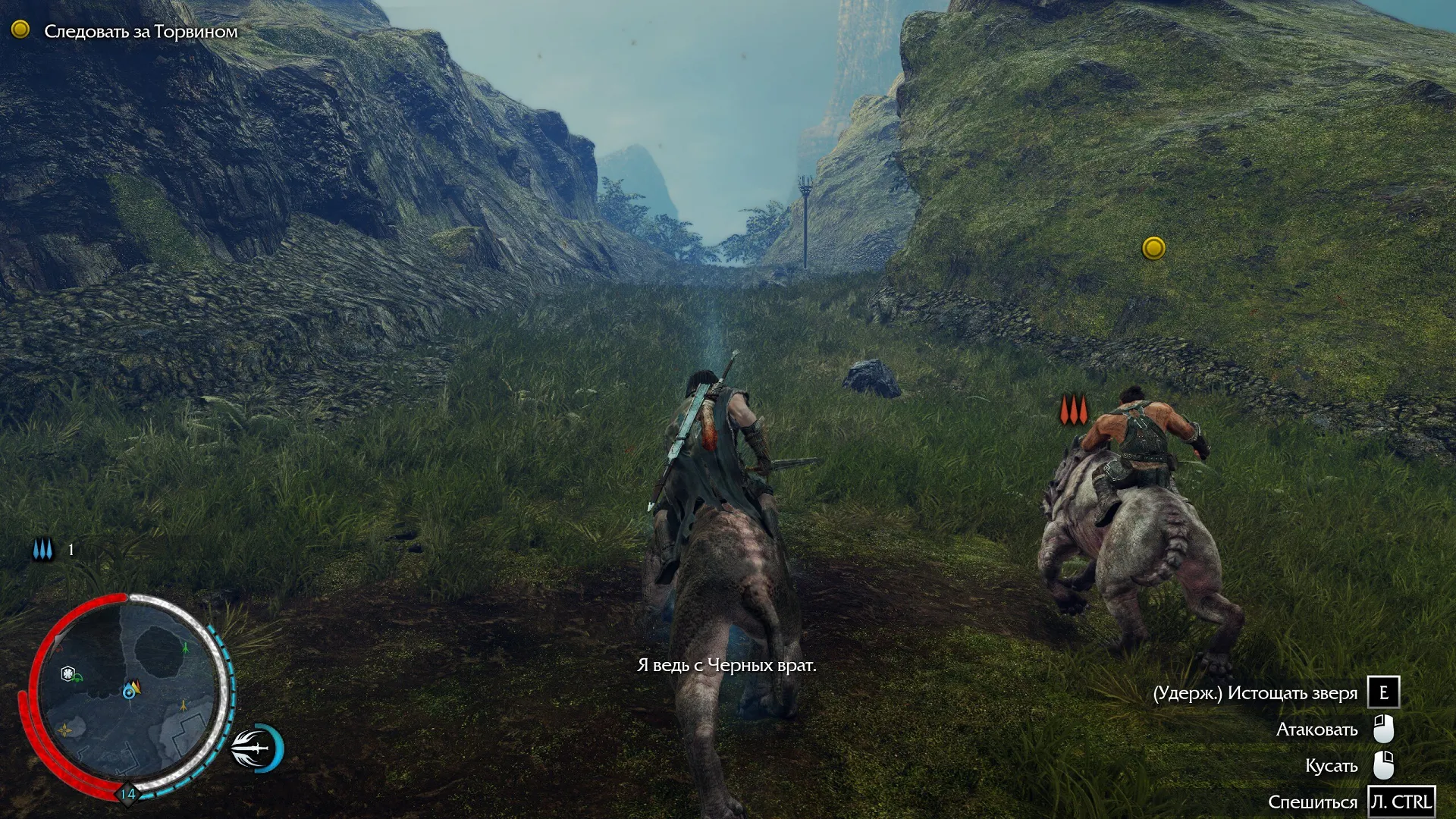Select the white hexagon marker on minimap
This screenshot has height=819, width=1456.
68,673
